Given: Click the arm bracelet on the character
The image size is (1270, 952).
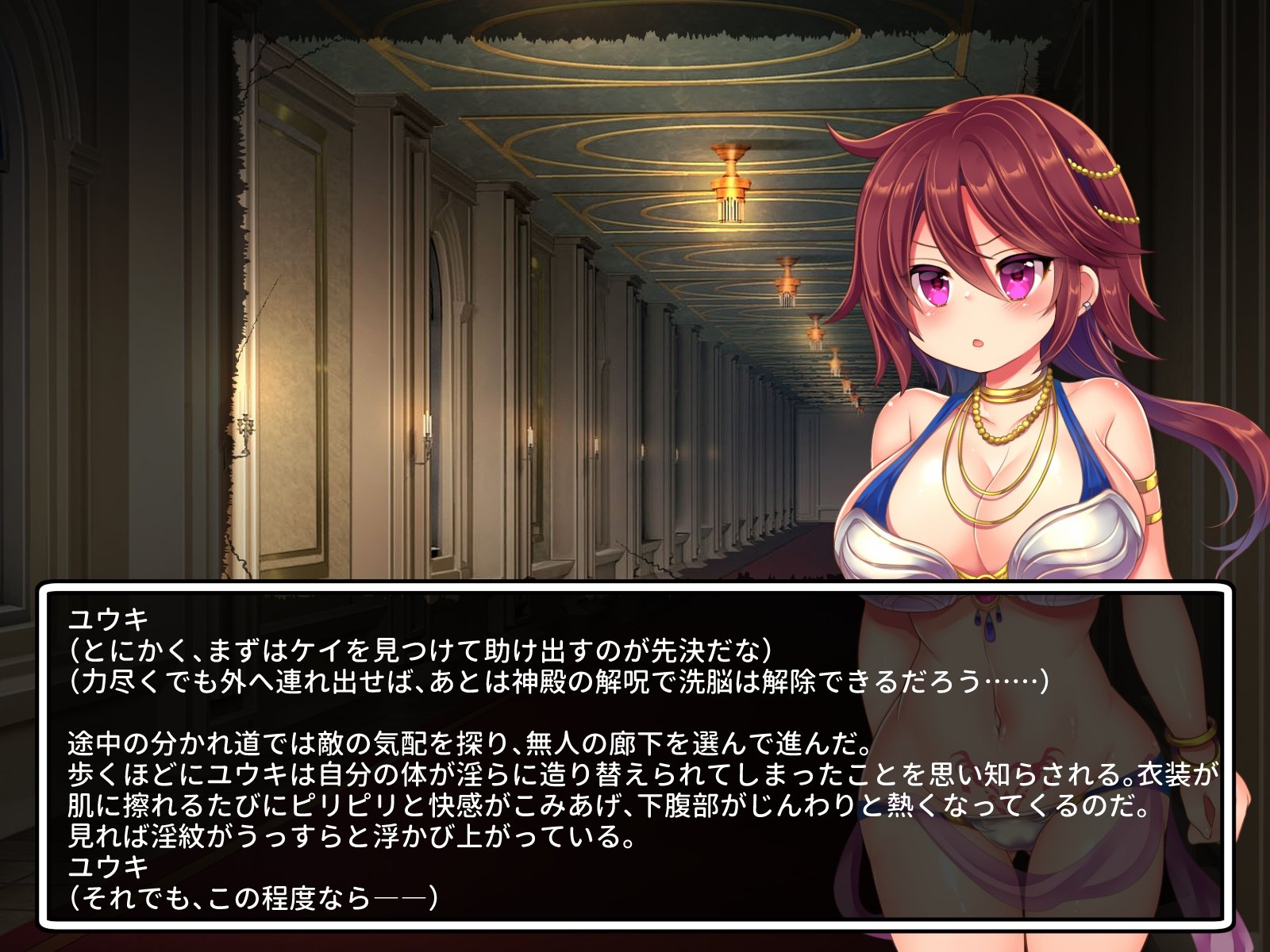Looking at the screenshot, I should tap(1147, 480).
